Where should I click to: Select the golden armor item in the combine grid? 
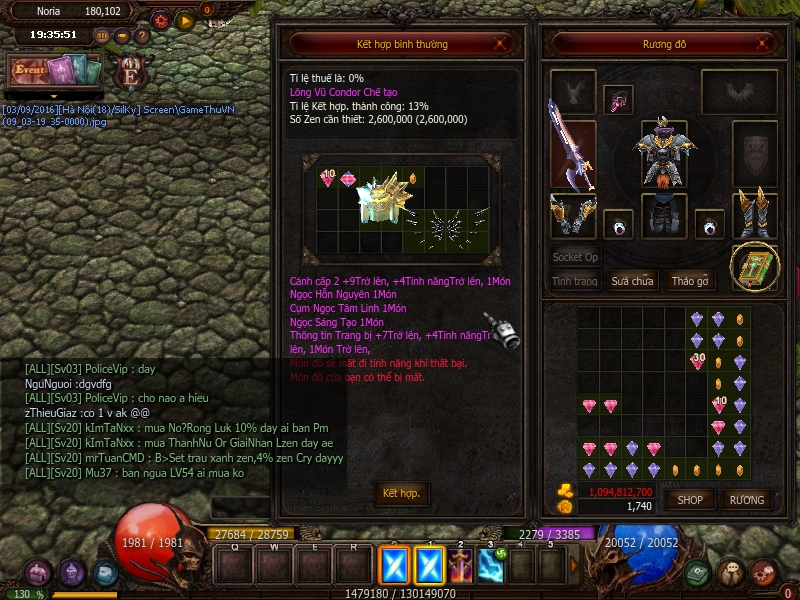[384, 202]
